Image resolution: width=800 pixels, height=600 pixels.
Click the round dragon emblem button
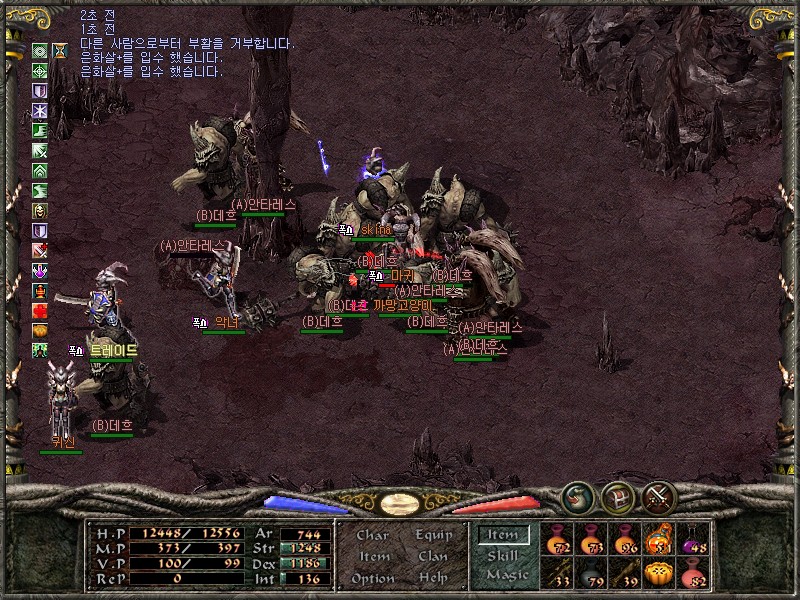click(x=578, y=496)
